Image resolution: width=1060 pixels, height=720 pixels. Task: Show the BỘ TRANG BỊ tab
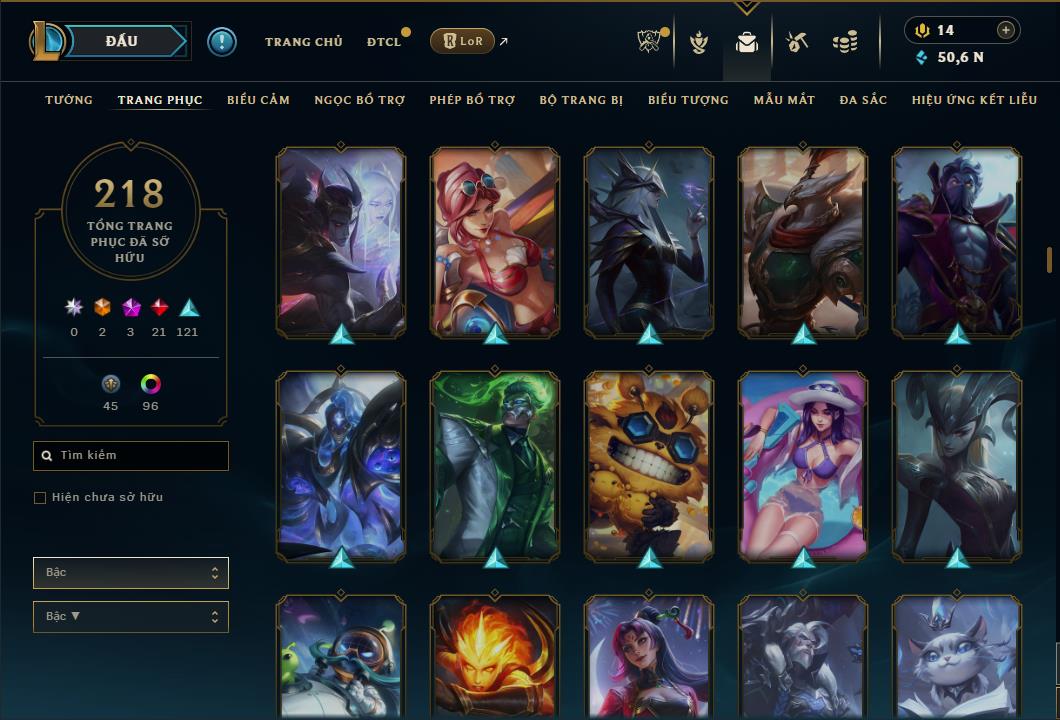581,100
